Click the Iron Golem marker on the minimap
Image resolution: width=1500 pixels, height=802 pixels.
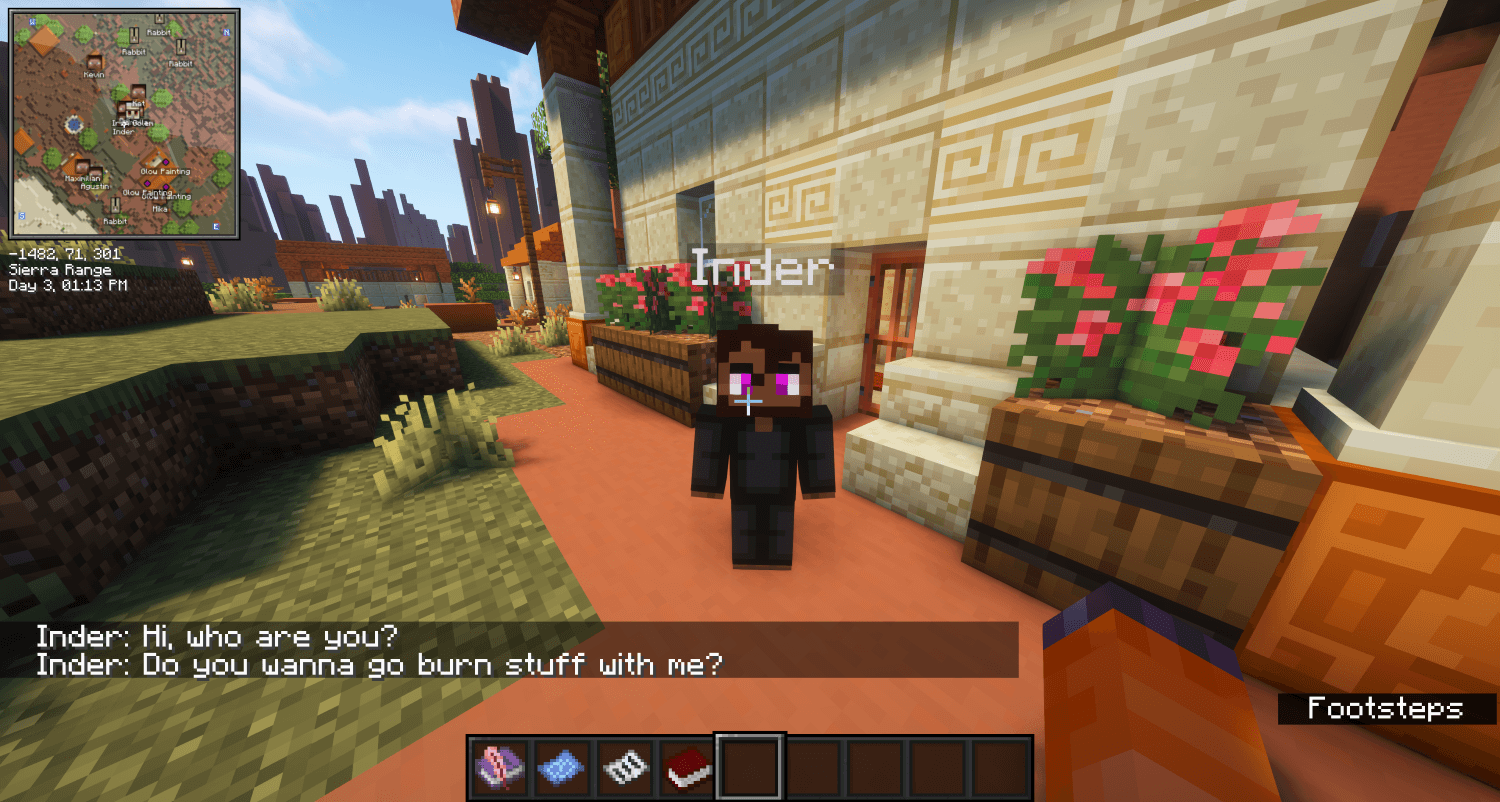tap(132, 112)
